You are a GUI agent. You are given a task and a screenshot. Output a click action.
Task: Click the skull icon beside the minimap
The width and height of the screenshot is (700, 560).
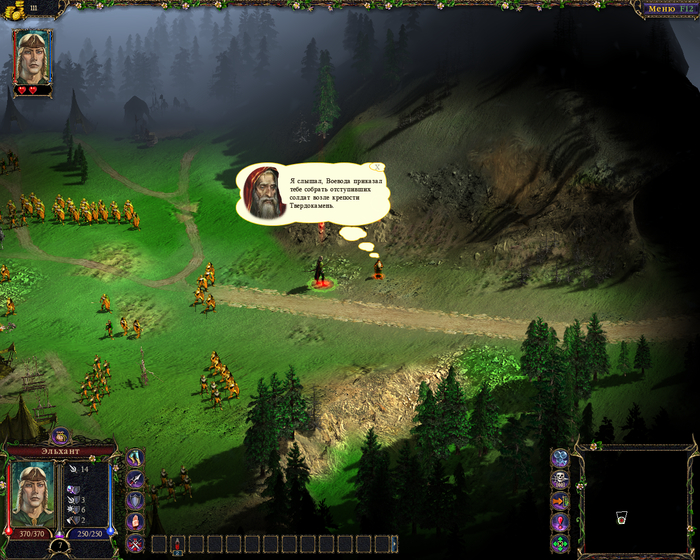560,480
